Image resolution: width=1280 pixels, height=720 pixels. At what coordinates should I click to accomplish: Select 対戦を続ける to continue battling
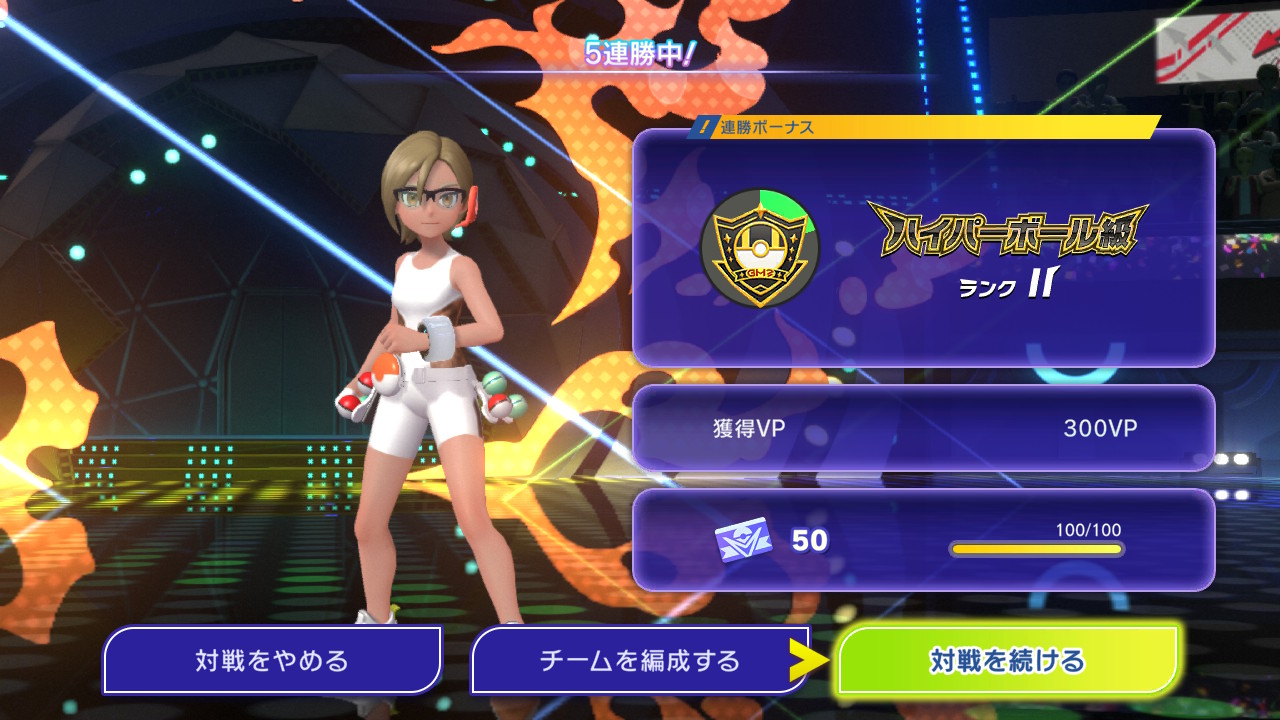(1008, 660)
